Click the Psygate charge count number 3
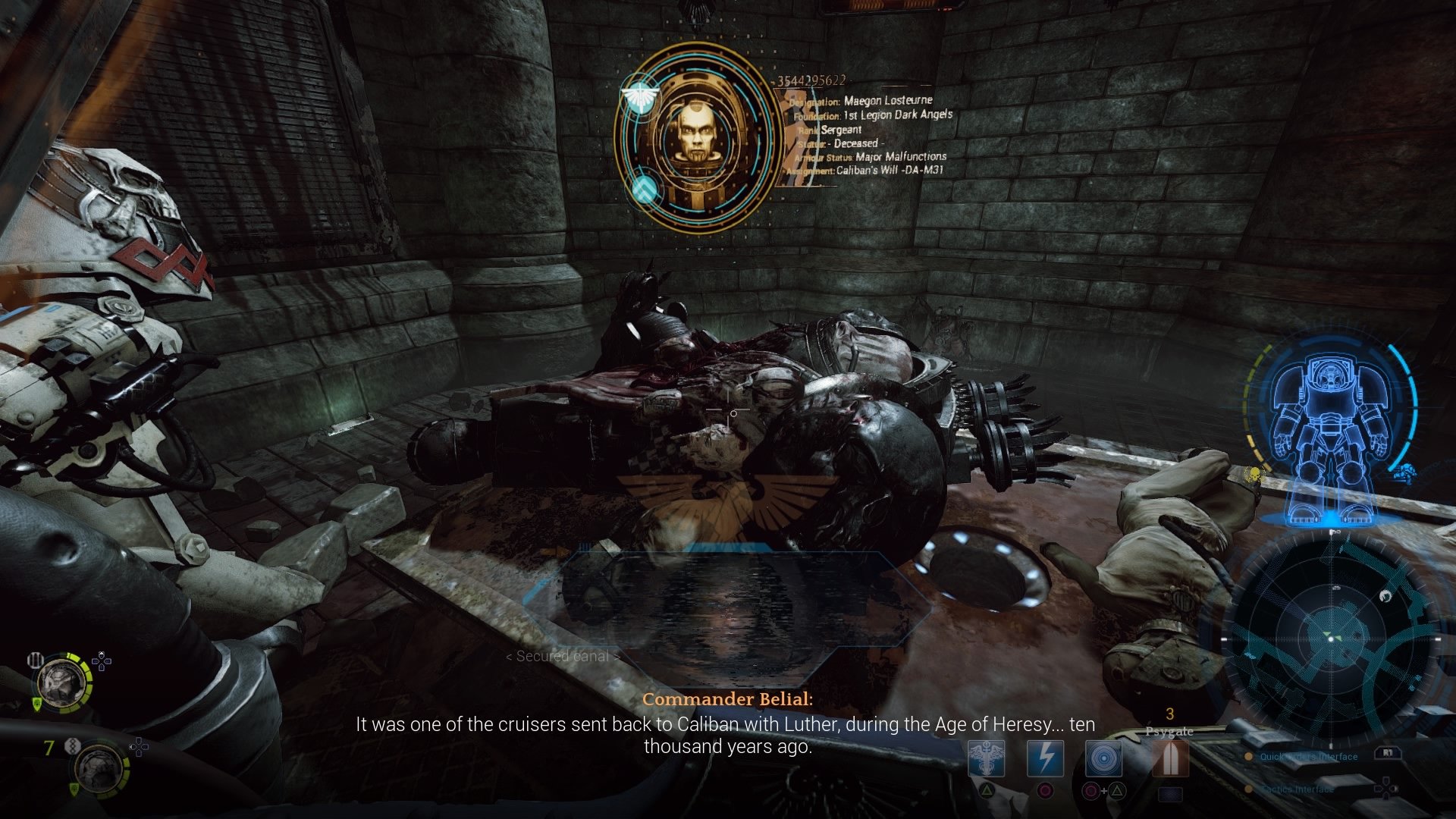The image size is (1456, 819). 1169,713
